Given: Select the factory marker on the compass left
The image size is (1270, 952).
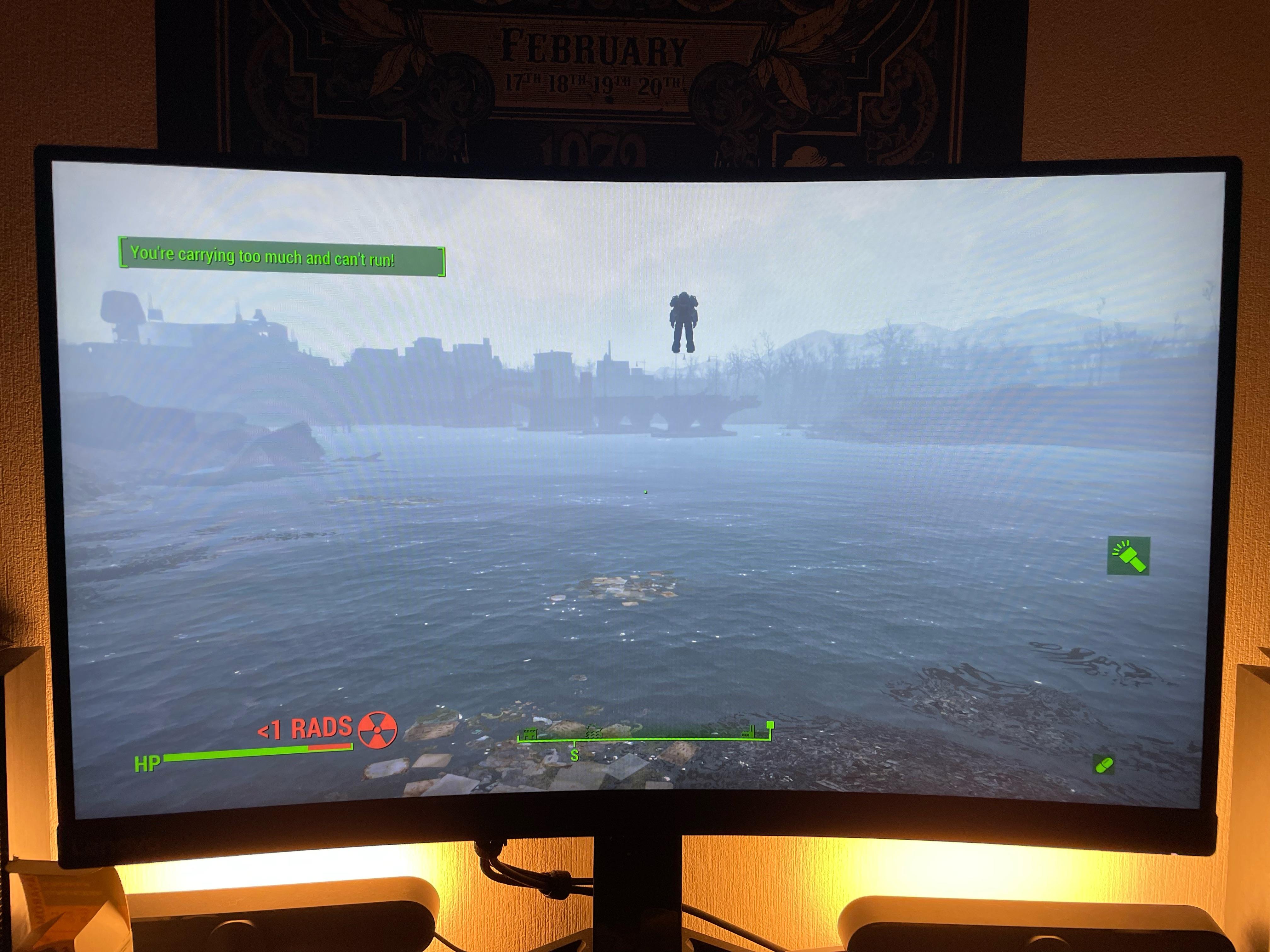Looking at the screenshot, I should point(529,734).
